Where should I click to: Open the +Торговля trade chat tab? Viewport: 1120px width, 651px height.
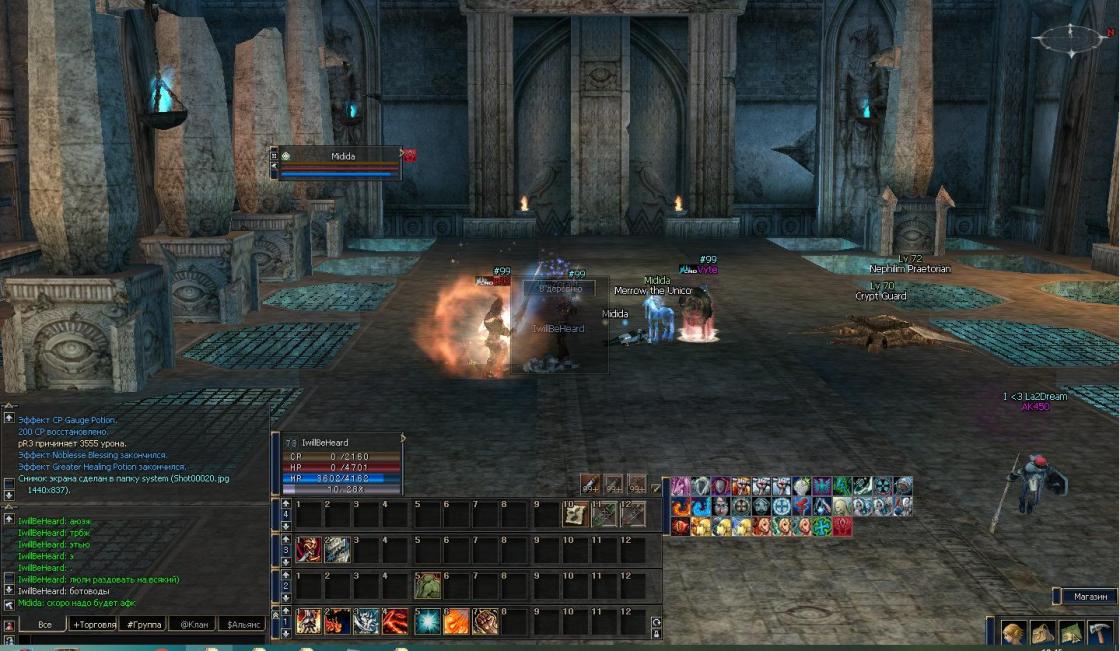[x=94, y=624]
